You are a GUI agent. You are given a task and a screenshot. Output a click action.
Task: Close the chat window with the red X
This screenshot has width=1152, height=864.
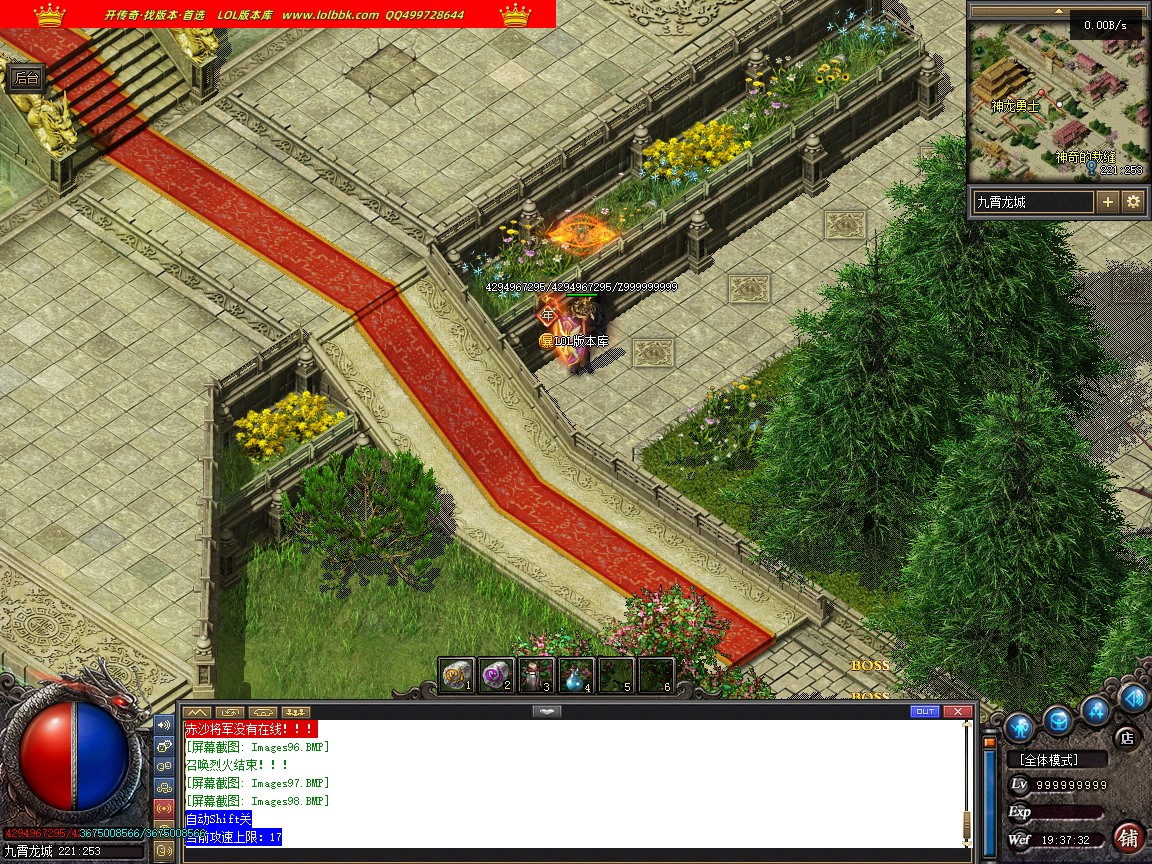click(957, 712)
